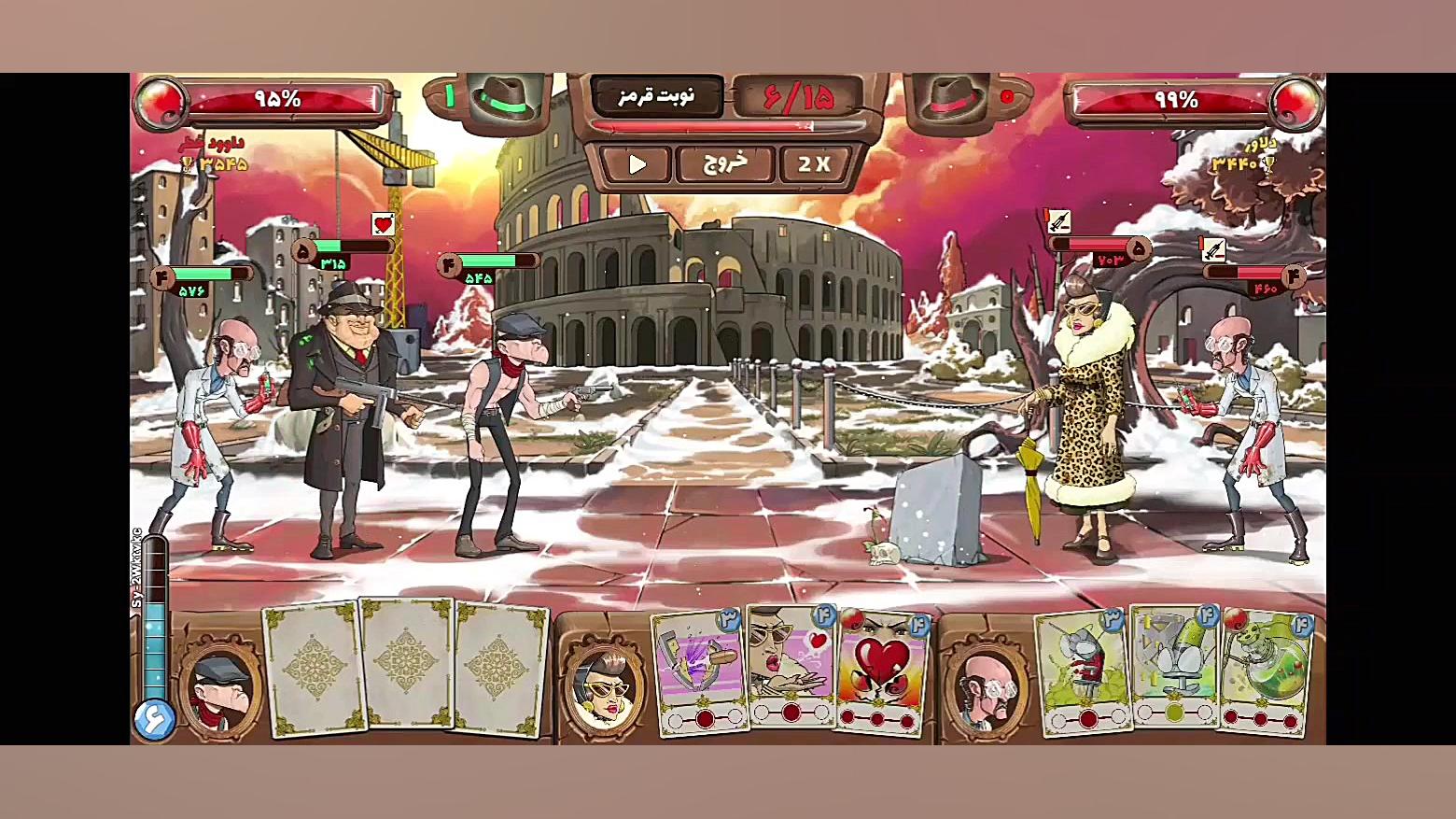Select the fly with green gas card
The width and height of the screenshot is (1456, 819).
(x=1084, y=671)
